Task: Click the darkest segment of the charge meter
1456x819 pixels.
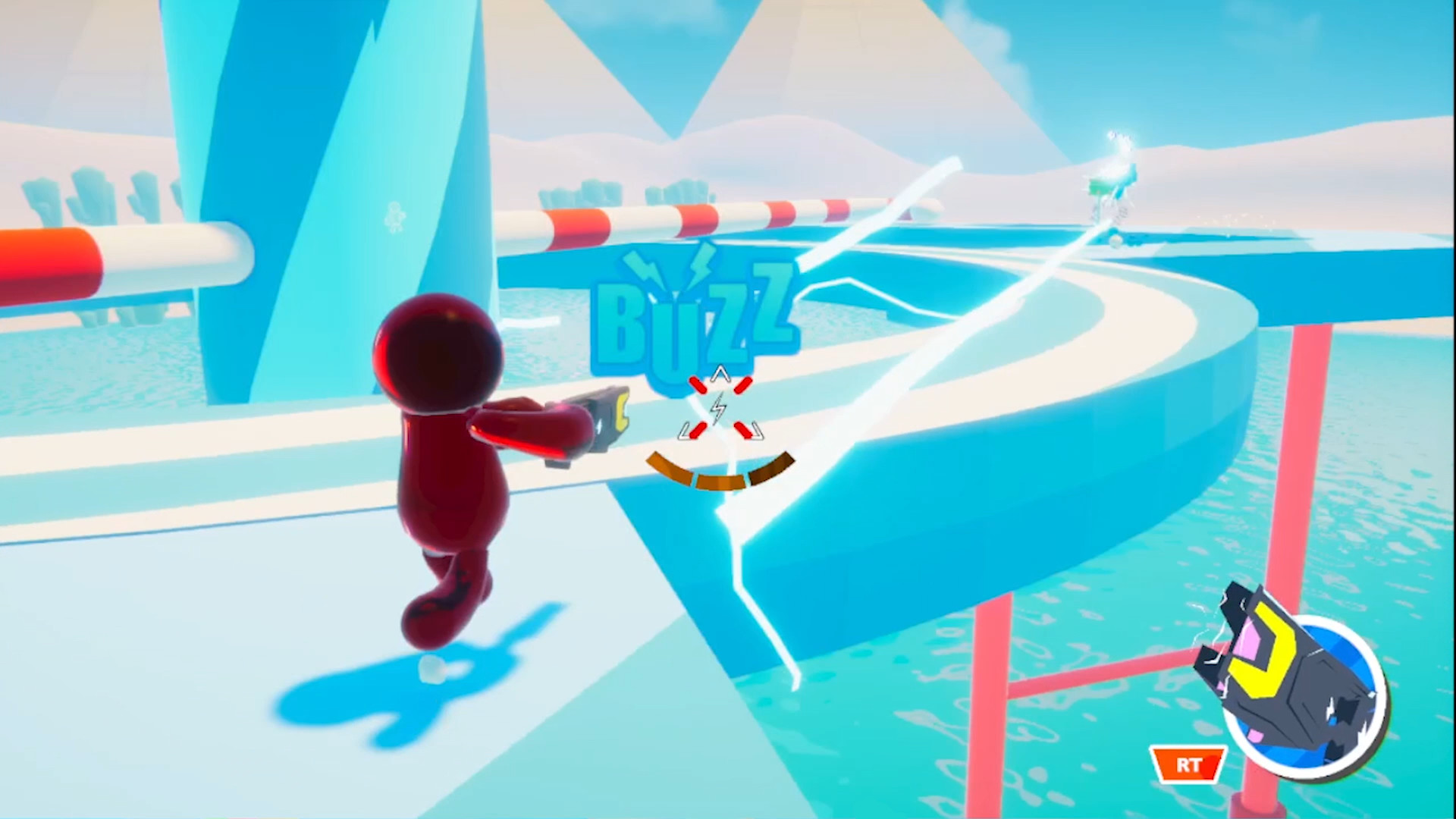Action: 770,466
